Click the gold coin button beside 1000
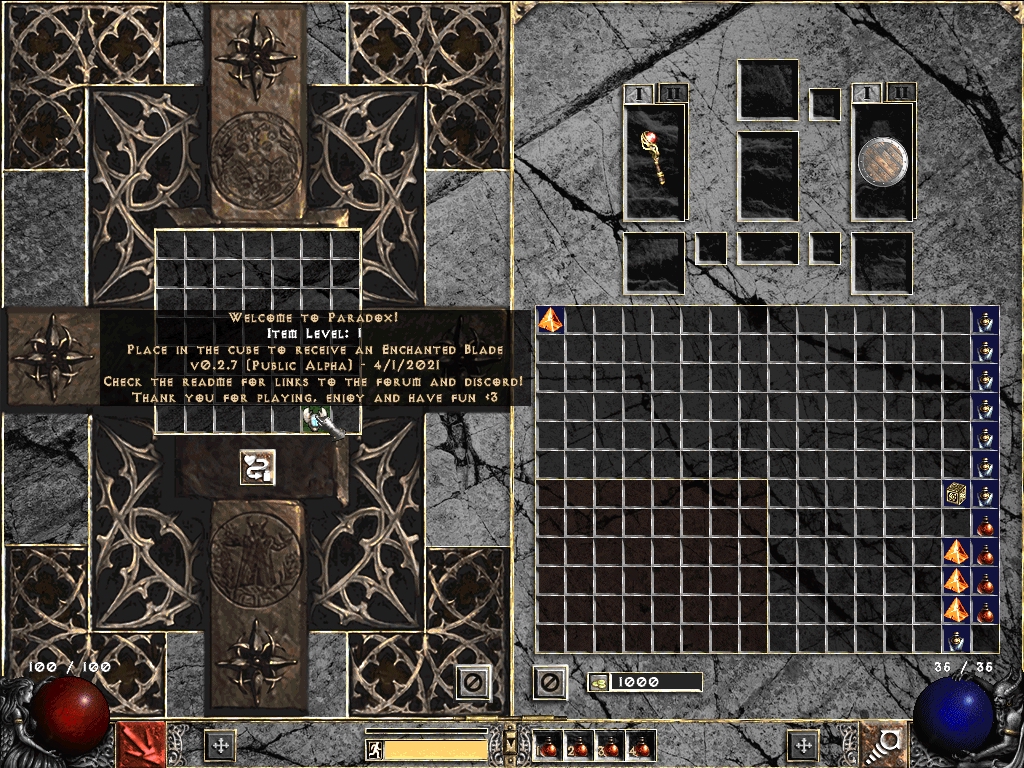Screen dimensions: 1024x768 coord(598,682)
